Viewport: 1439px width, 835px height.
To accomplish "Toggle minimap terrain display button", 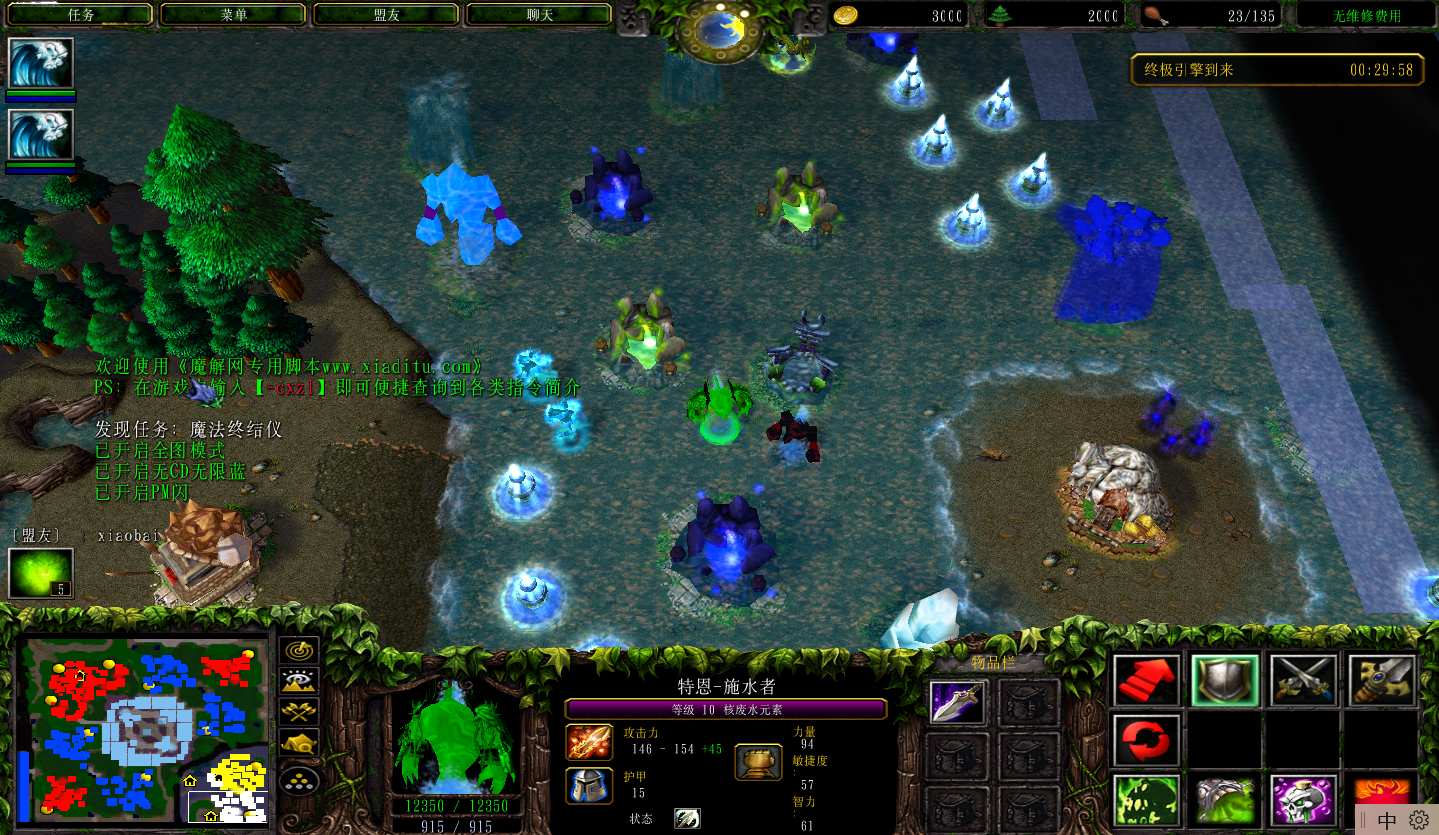I will click(x=299, y=682).
